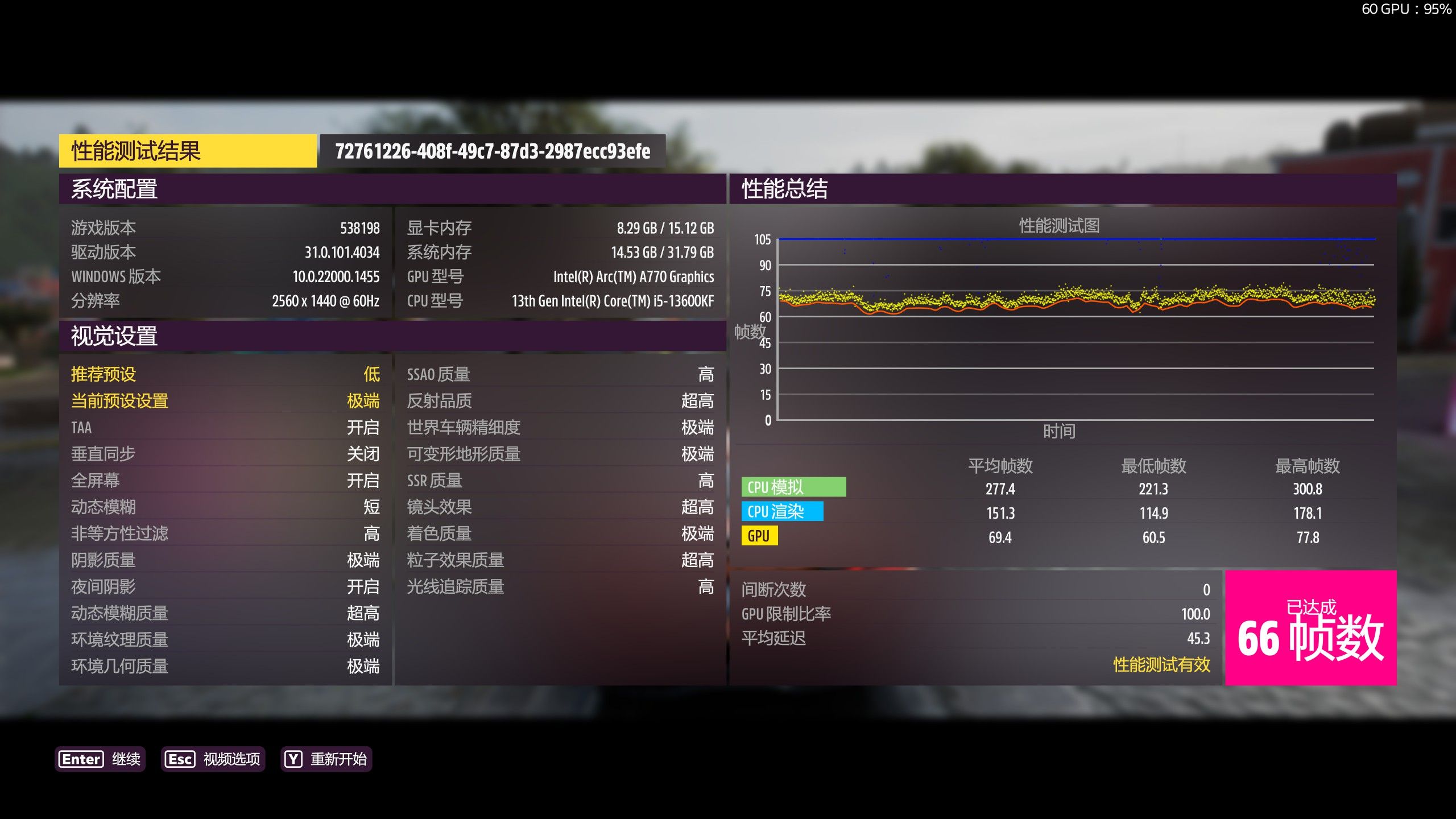Click the CPU 模拟 green legend icon
The height and width of the screenshot is (819, 1456).
[x=792, y=487]
